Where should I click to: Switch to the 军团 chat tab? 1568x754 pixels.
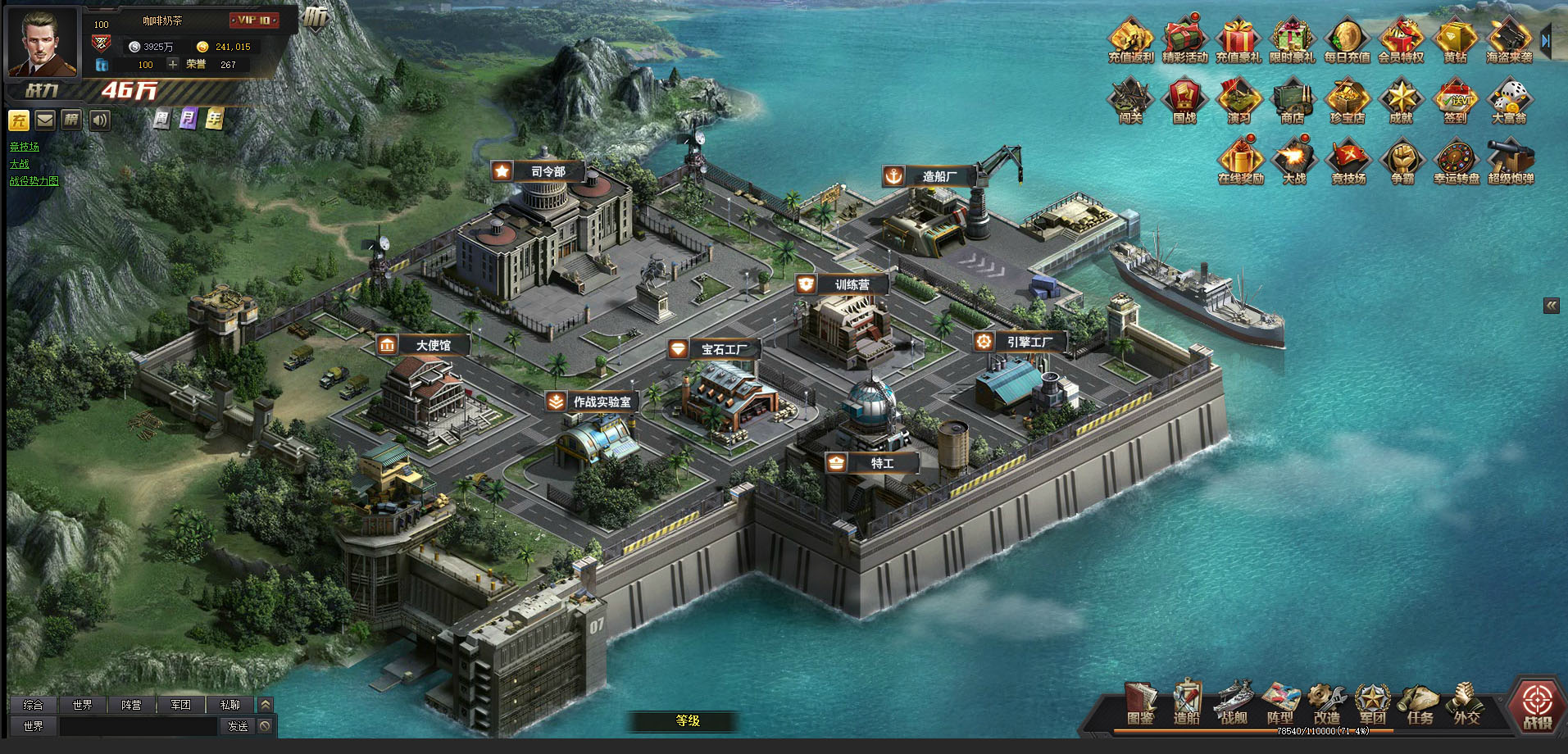[180, 705]
